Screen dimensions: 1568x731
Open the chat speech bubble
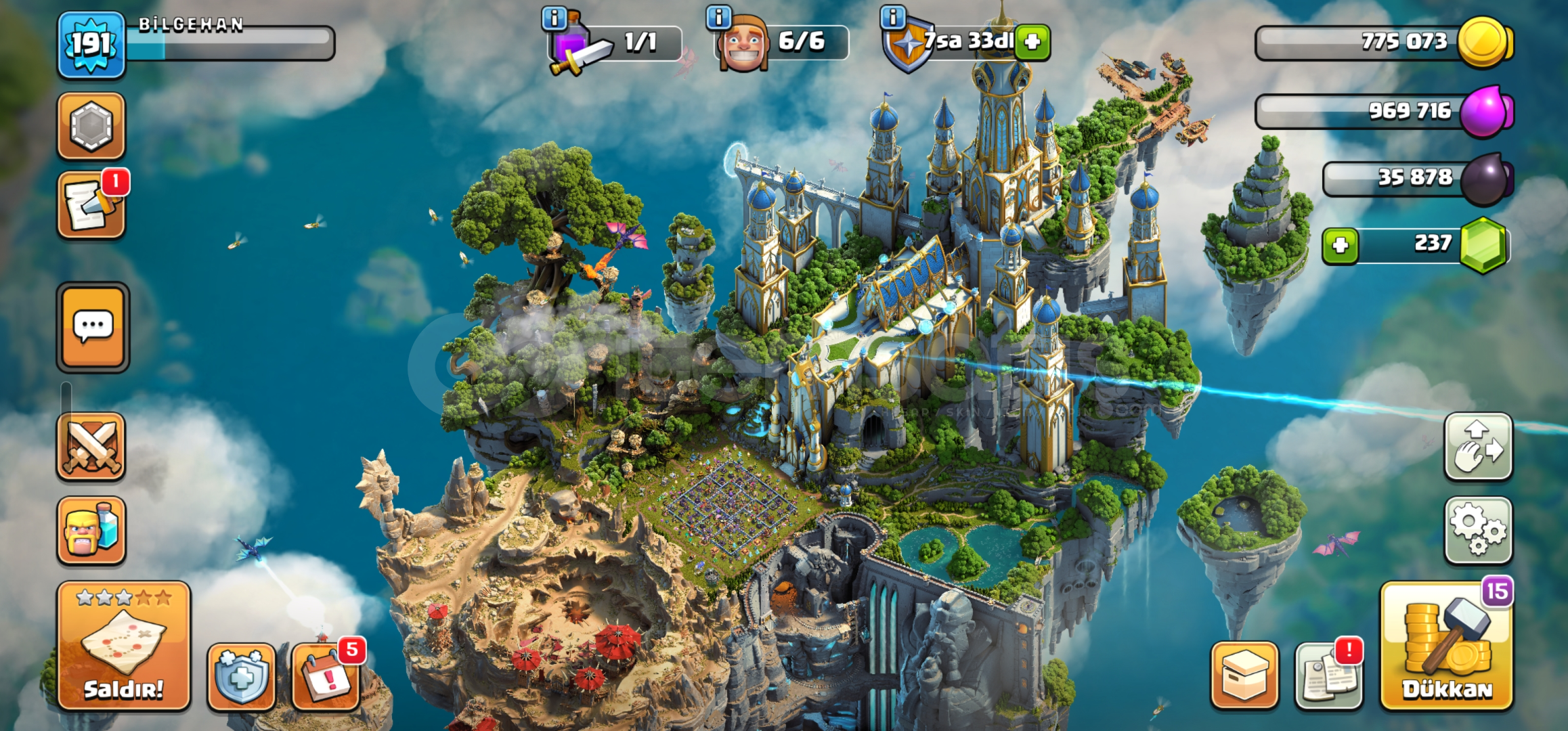(x=93, y=327)
